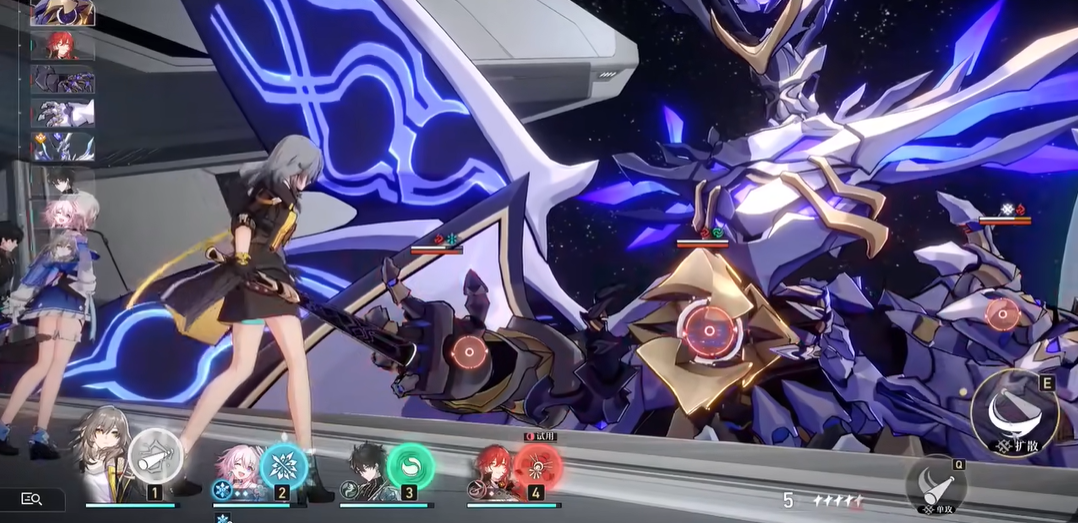Use the 单攻 basic attack button
Image resolution: width=1078 pixels, height=523 pixels.
pos(935,485)
